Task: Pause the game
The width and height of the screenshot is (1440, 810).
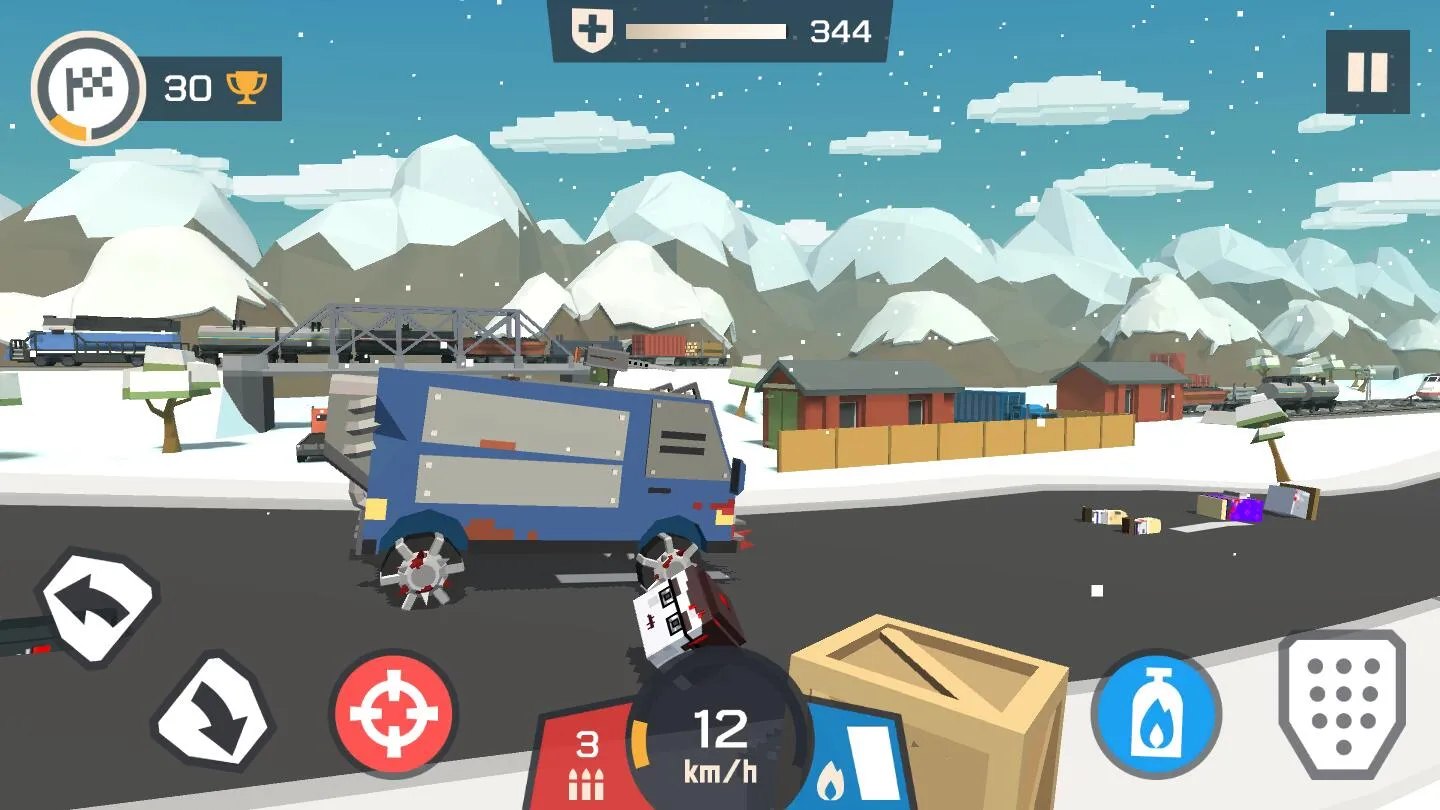Action: click(x=1367, y=72)
